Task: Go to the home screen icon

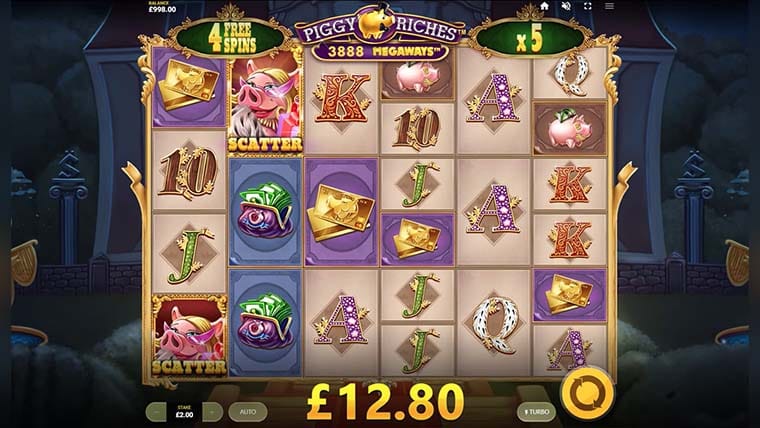Action: [x=544, y=6]
